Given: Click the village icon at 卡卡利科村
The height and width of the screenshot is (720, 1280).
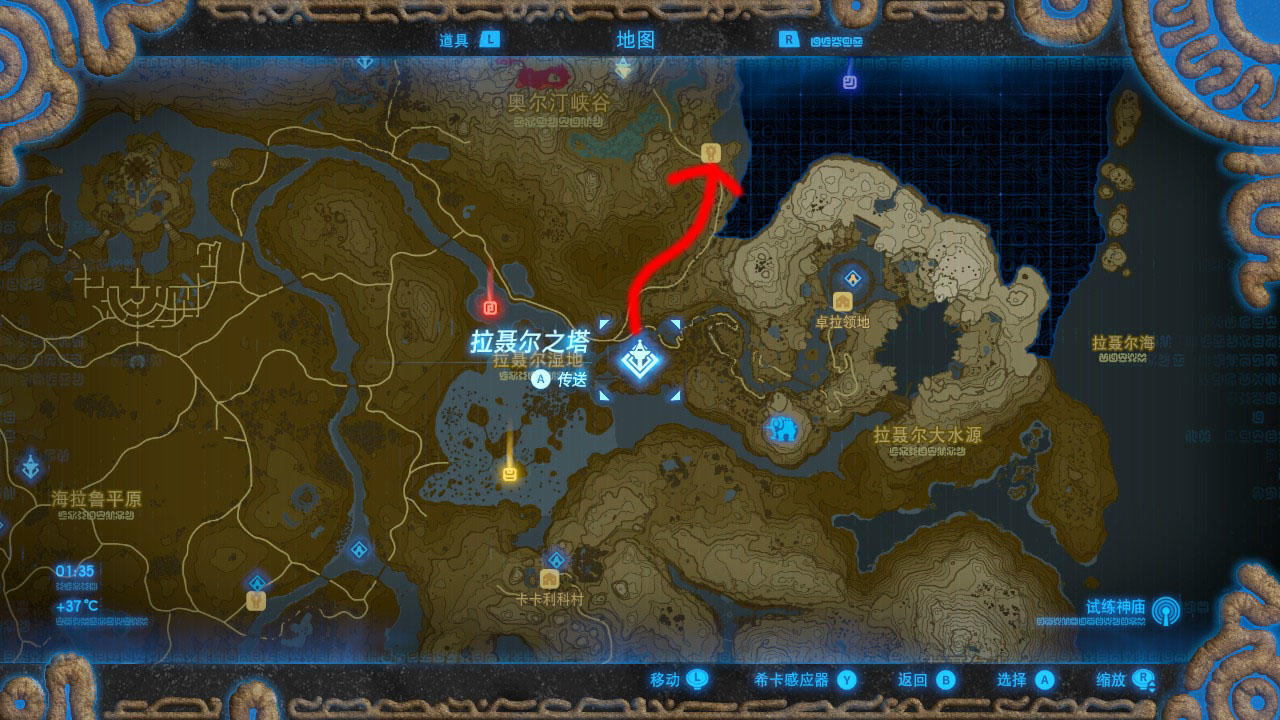Looking at the screenshot, I should pos(550,580).
